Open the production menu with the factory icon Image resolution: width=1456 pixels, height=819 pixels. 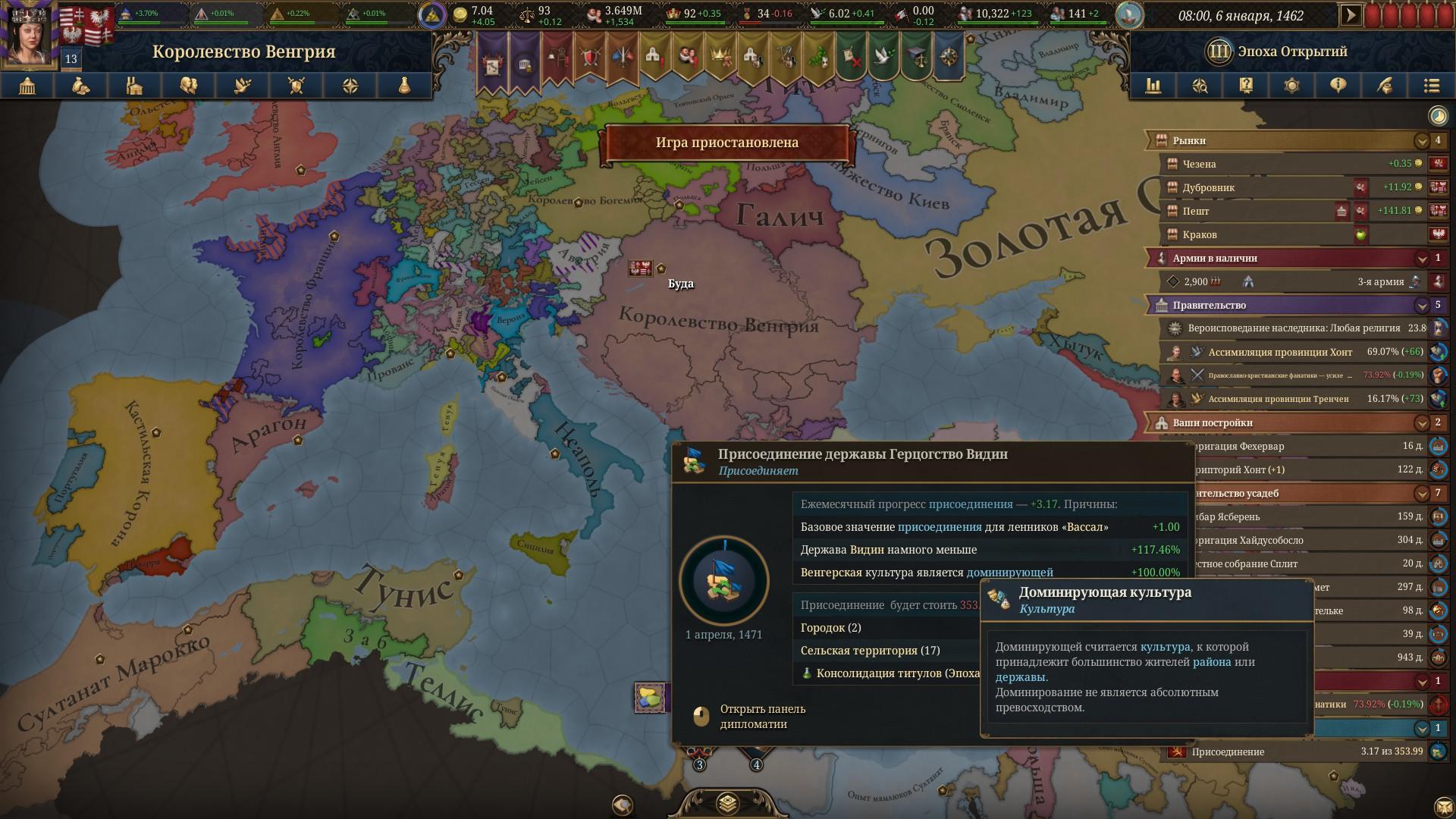pyautogui.click(x=135, y=86)
